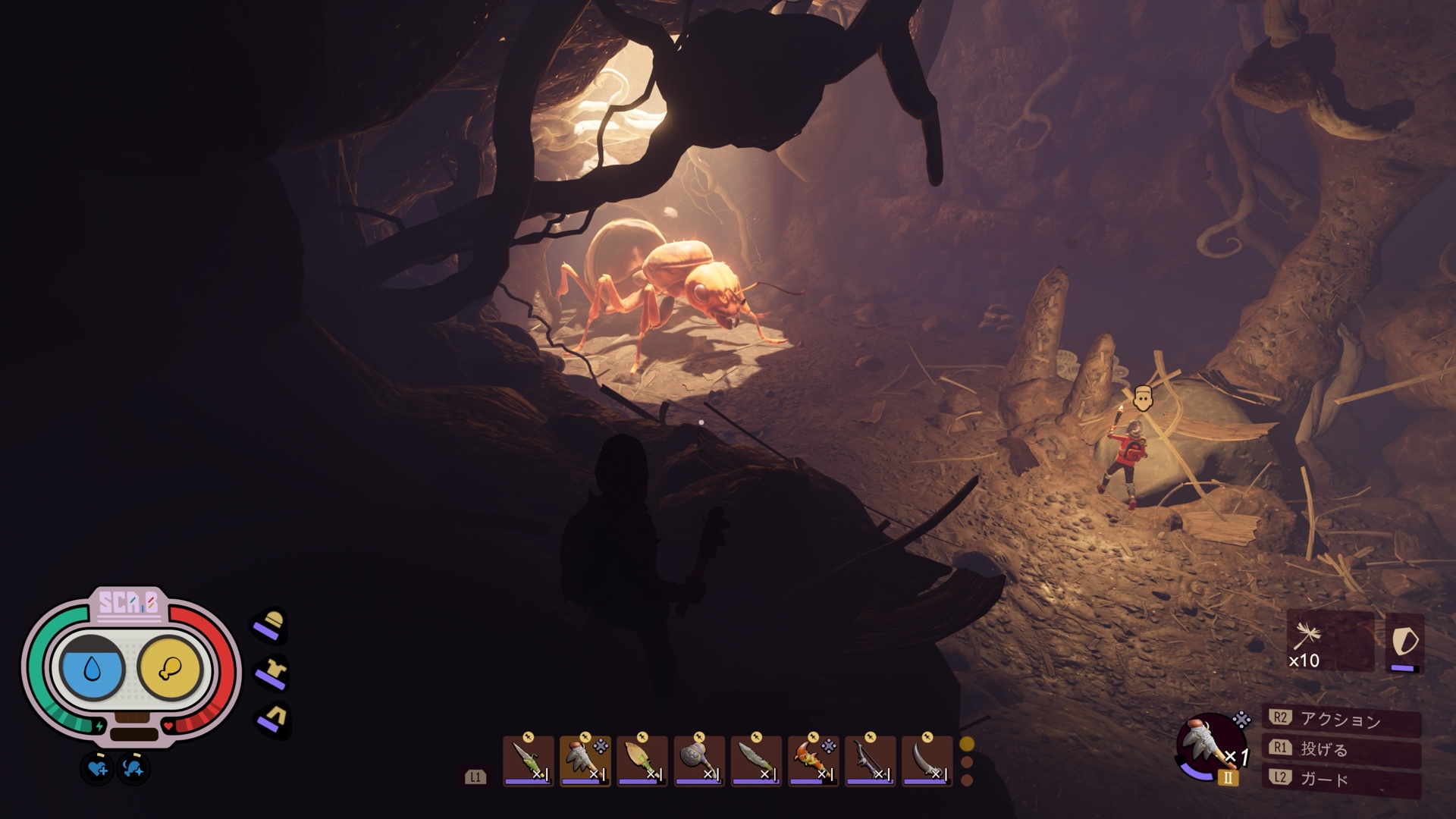Click the equipped tooth club circle icon

1212,746
